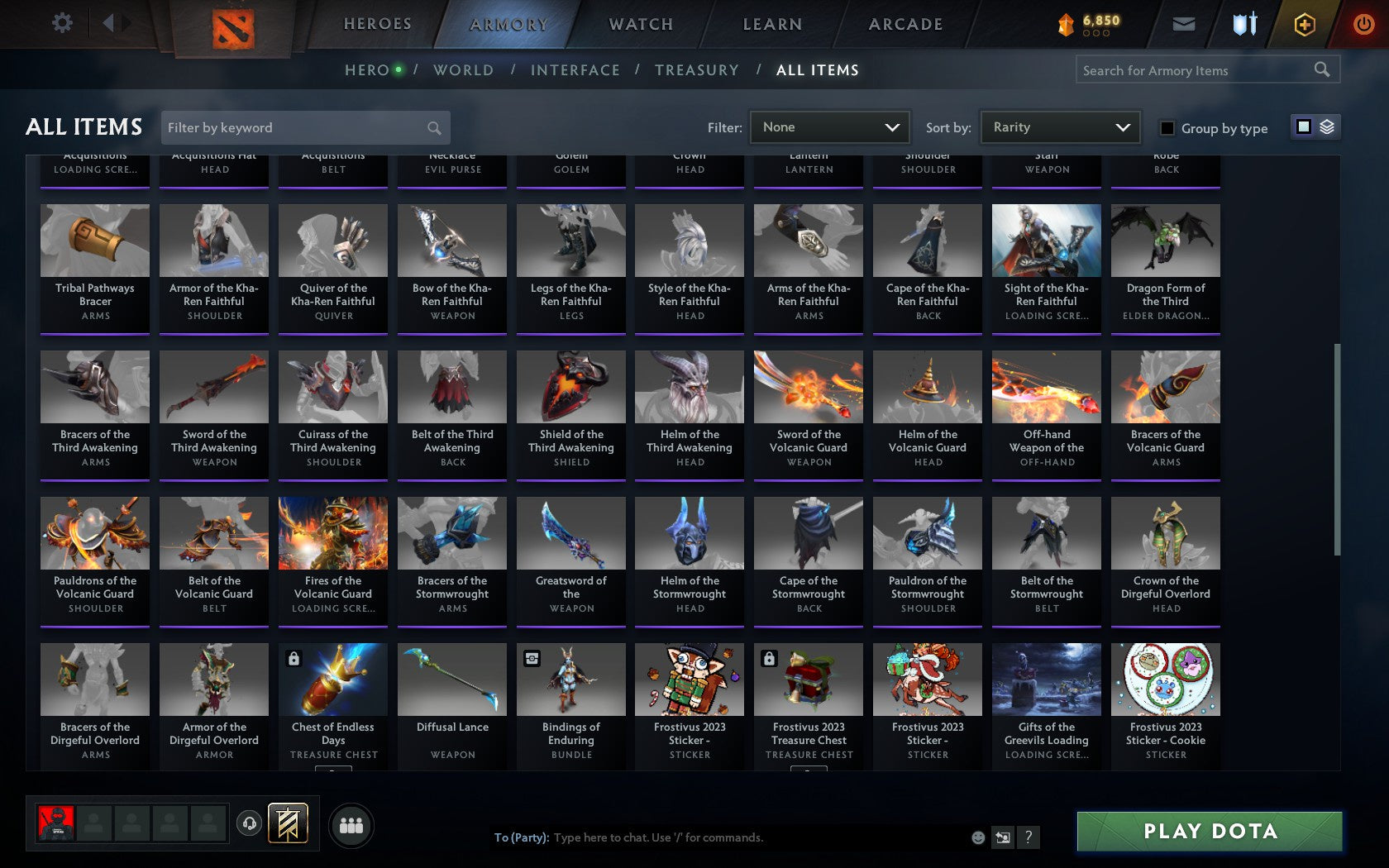The image size is (1389, 868).
Task: Switch to the TREASURY tab
Action: click(697, 70)
